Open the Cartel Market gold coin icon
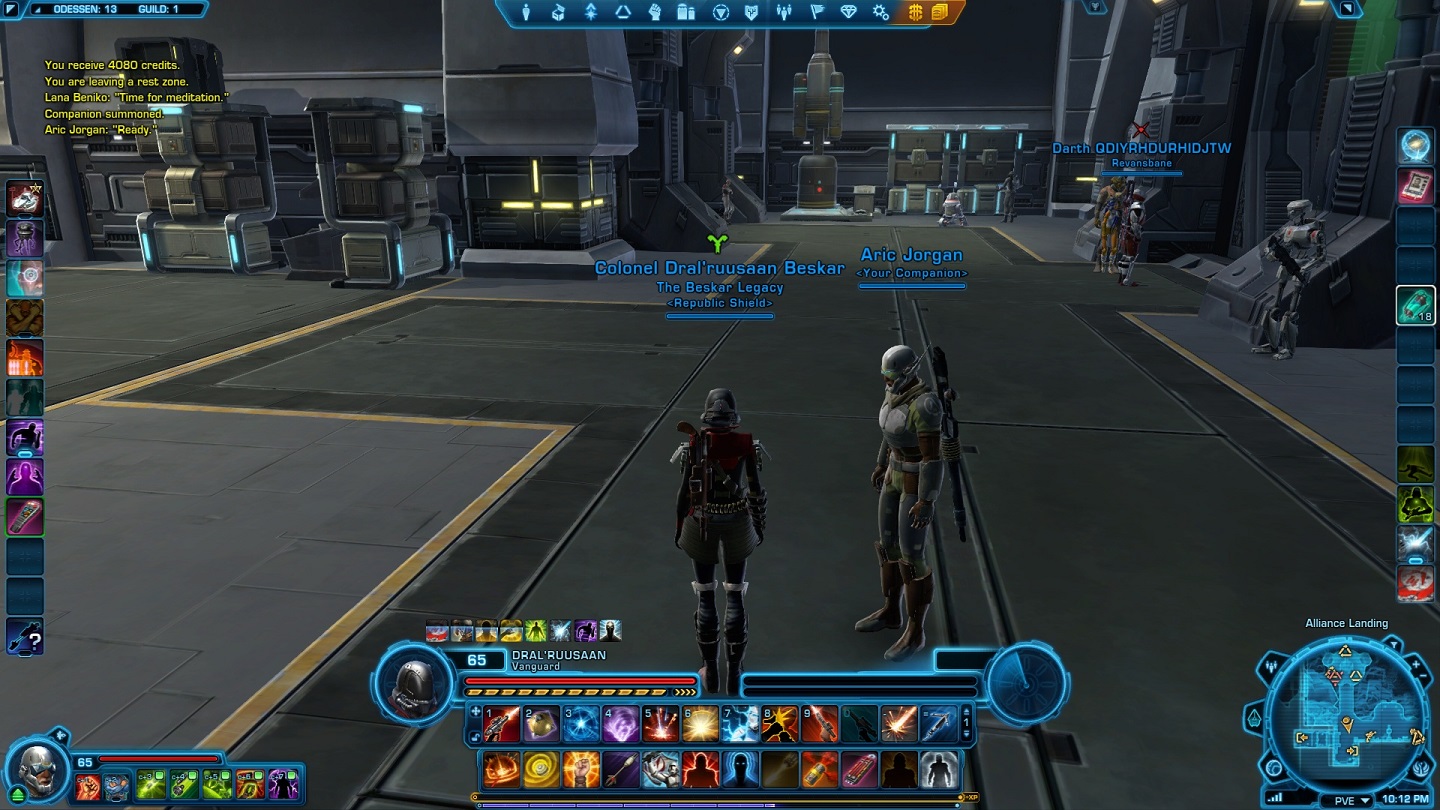 [915, 12]
